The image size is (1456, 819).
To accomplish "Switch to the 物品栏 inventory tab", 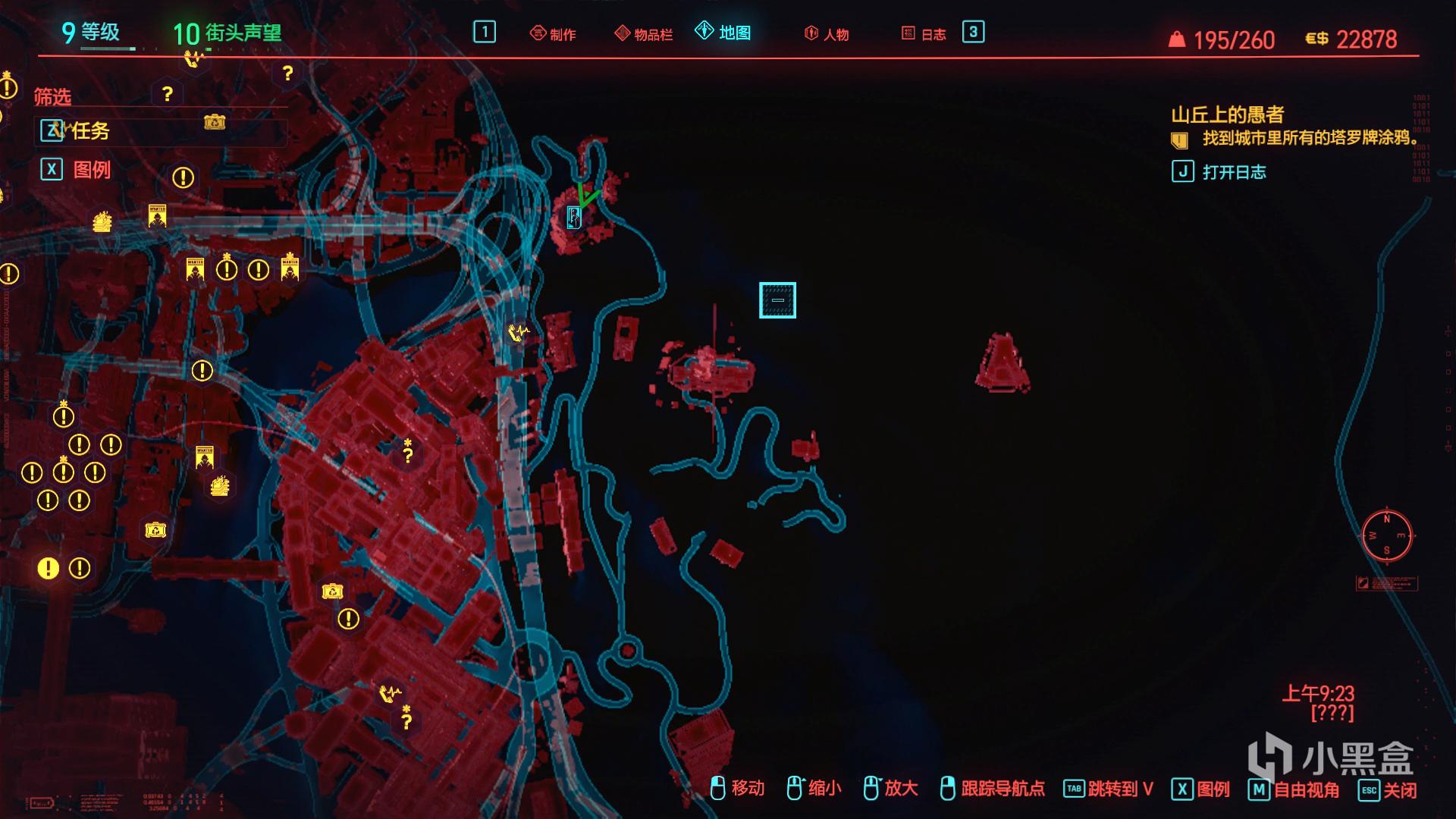I will pyautogui.click(x=644, y=34).
